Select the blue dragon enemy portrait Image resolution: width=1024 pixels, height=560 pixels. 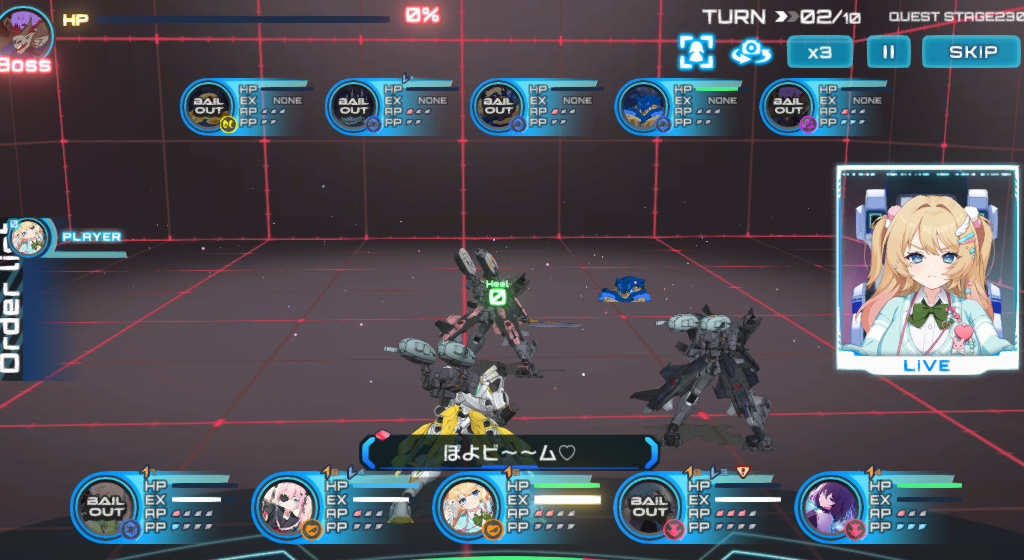(x=644, y=107)
